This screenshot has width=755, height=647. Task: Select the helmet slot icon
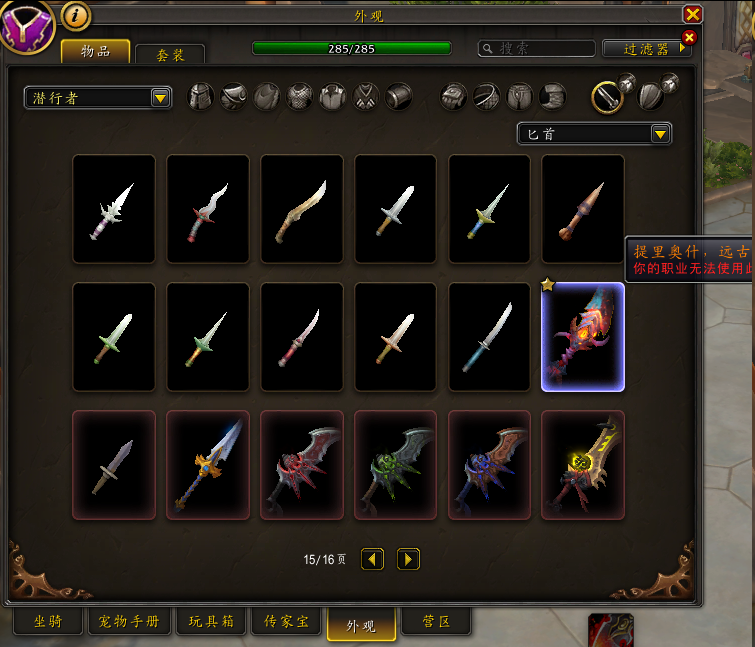pyautogui.click(x=201, y=96)
